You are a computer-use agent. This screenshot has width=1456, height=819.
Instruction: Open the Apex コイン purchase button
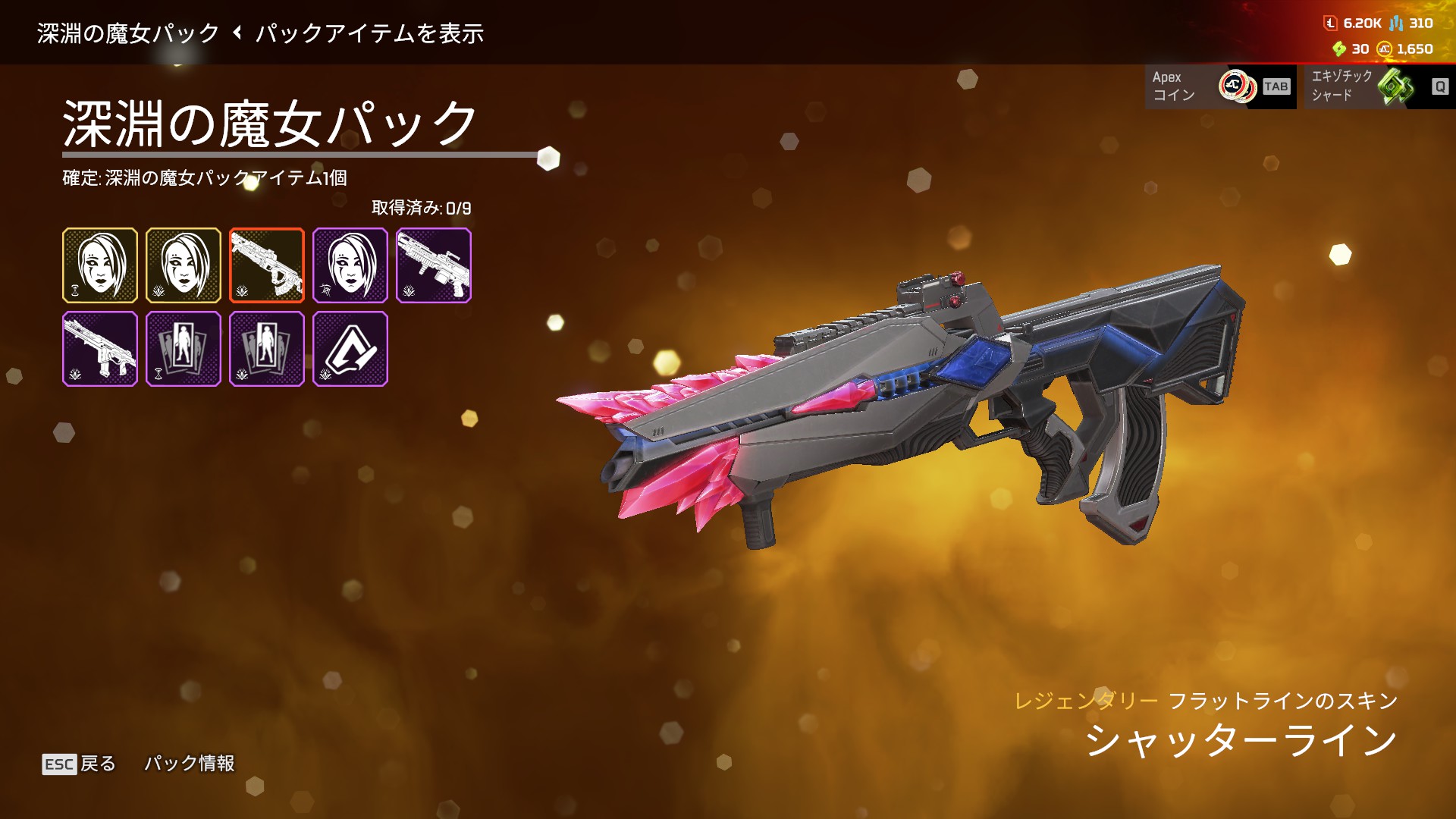pyautogui.click(x=1220, y=86)
